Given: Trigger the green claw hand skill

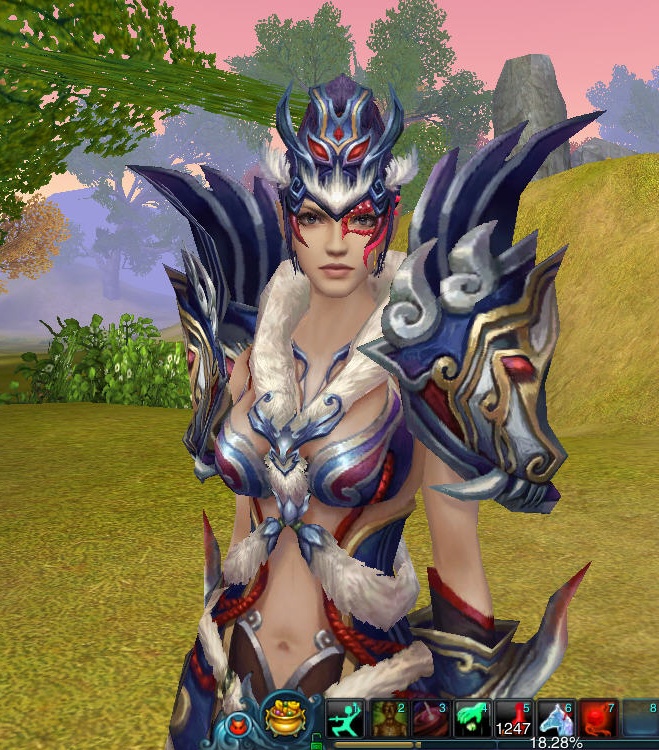Looking at the screenshot, I should pos(470,718).
